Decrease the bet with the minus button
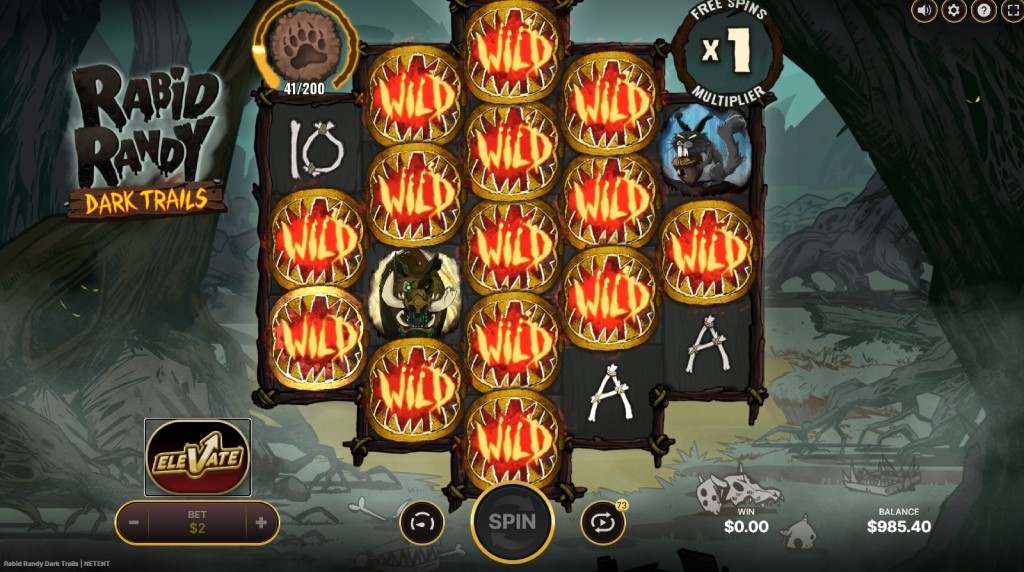 point(133,522)
